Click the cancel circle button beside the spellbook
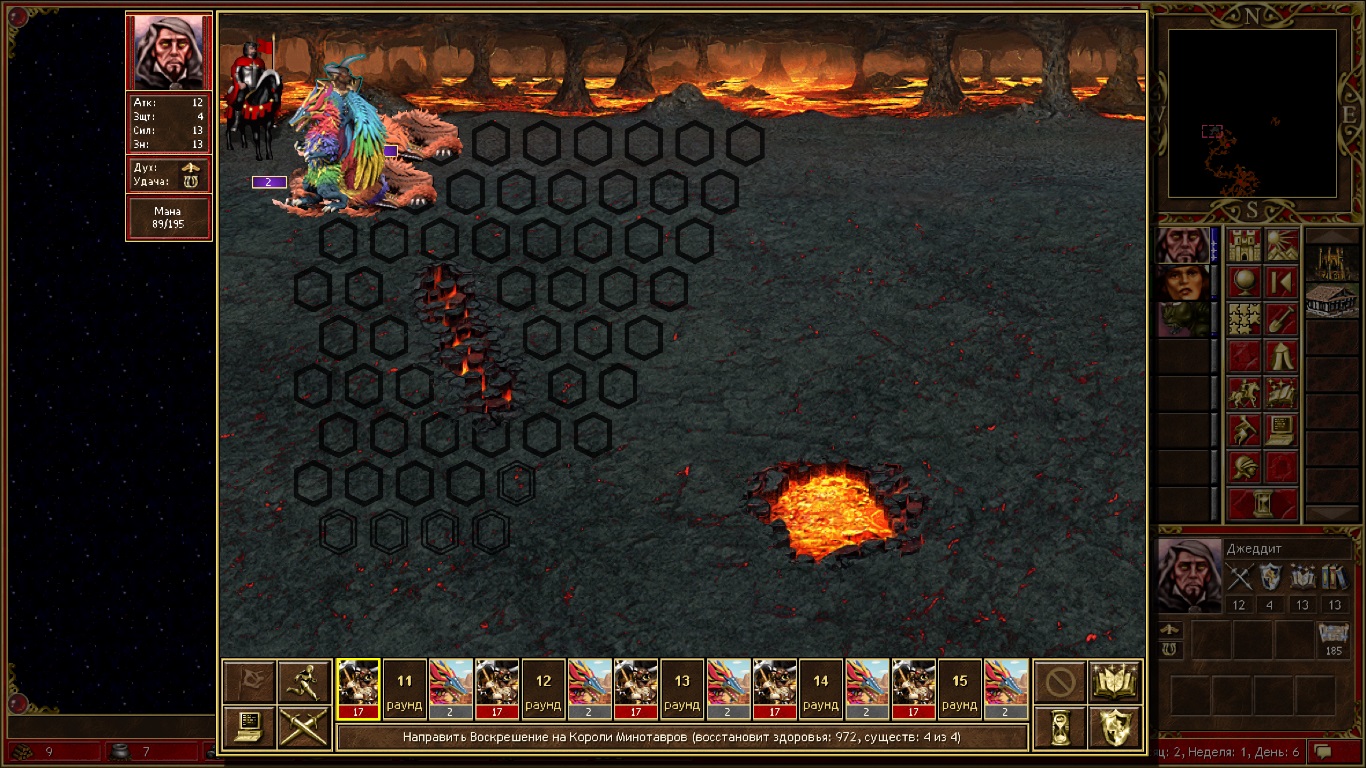The image size is (1366, 768). (1060, 681)
